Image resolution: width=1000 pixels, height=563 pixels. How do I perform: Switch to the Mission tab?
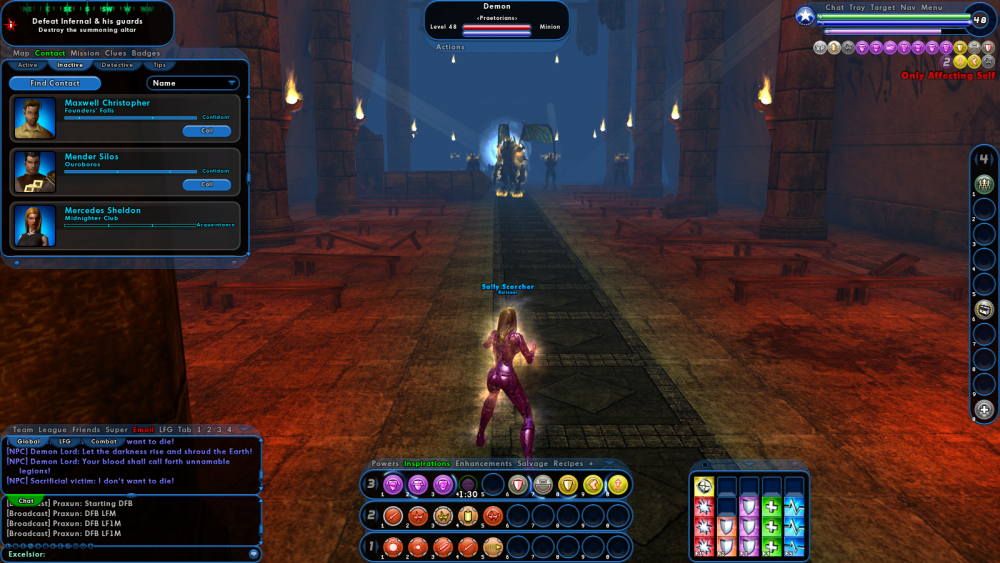pos(85,53)
